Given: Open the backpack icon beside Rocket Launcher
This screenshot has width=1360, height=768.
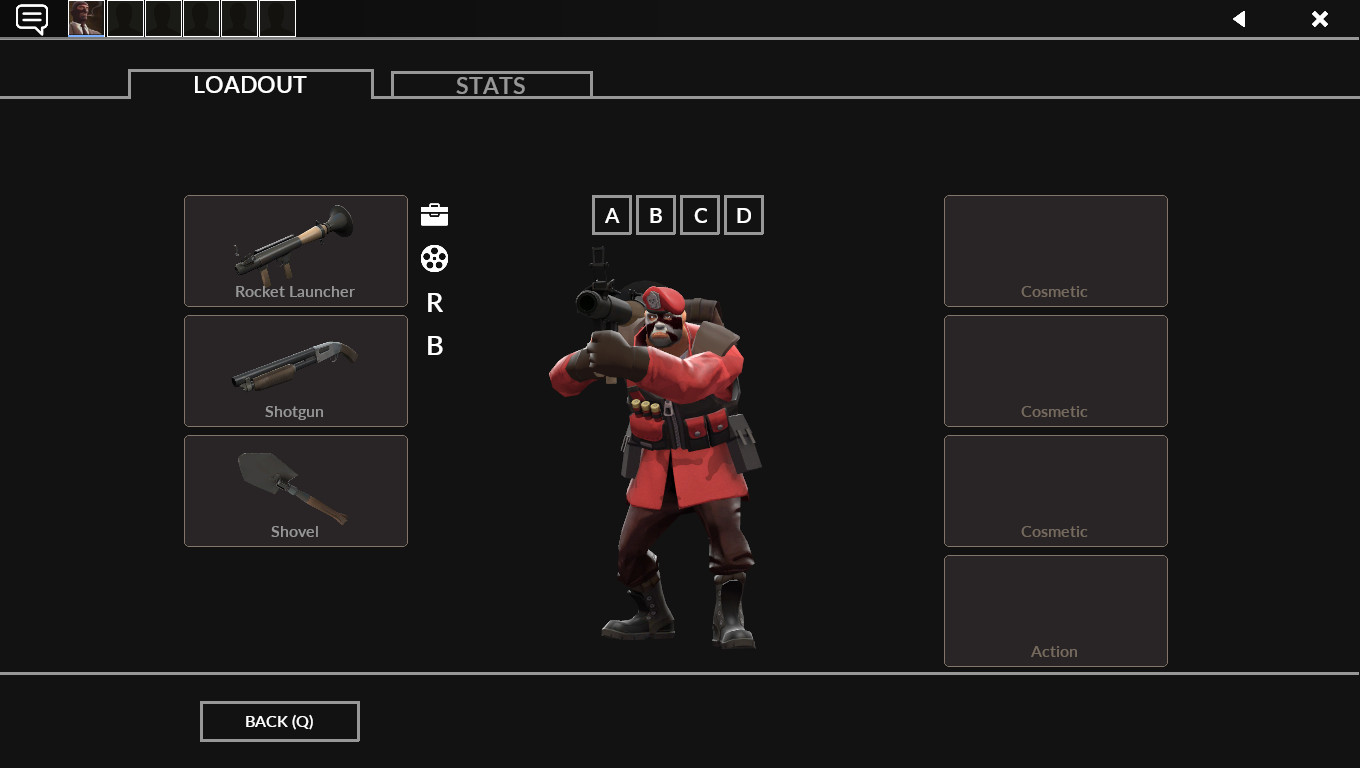Looking at the screenshot, I should (x=434, y=214).
